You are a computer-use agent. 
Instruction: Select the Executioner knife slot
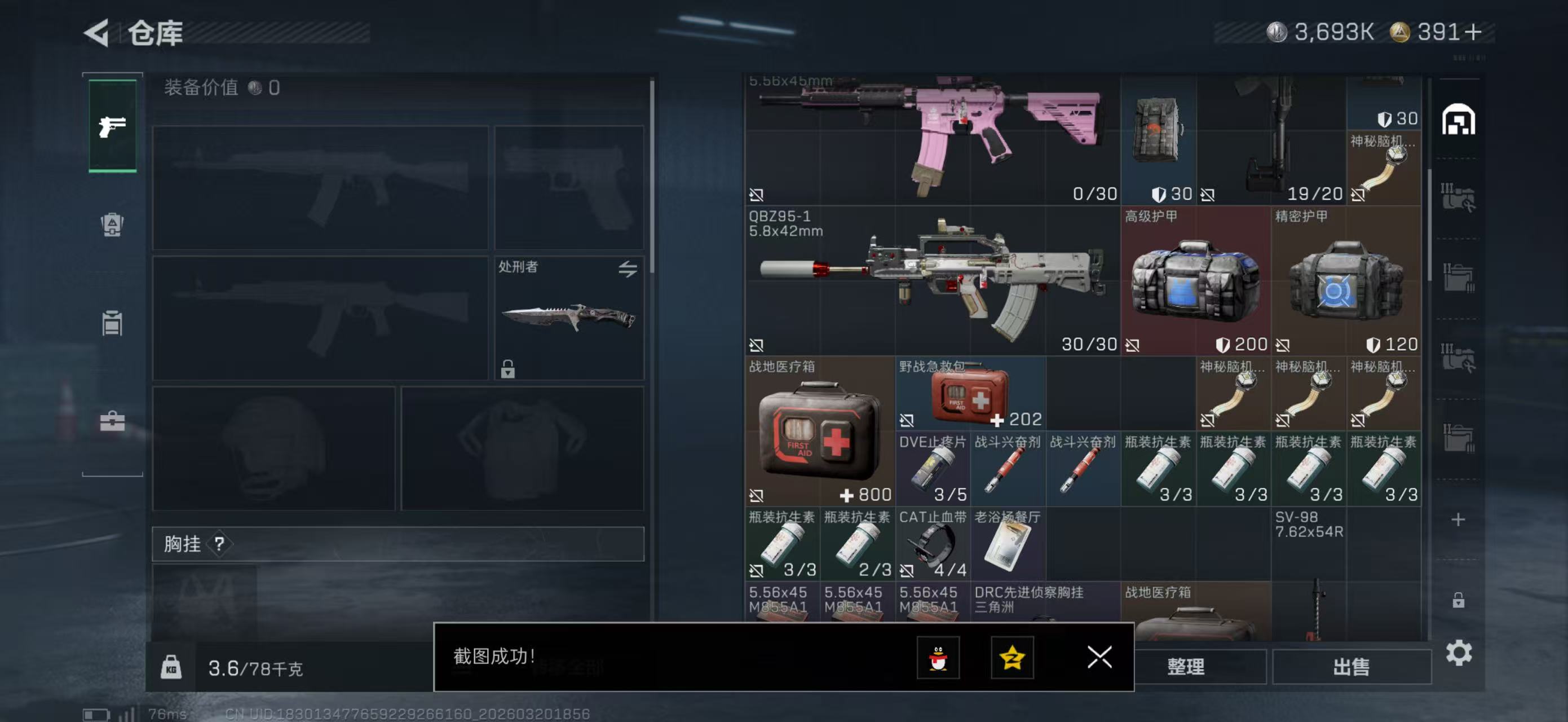pos(568,317)
